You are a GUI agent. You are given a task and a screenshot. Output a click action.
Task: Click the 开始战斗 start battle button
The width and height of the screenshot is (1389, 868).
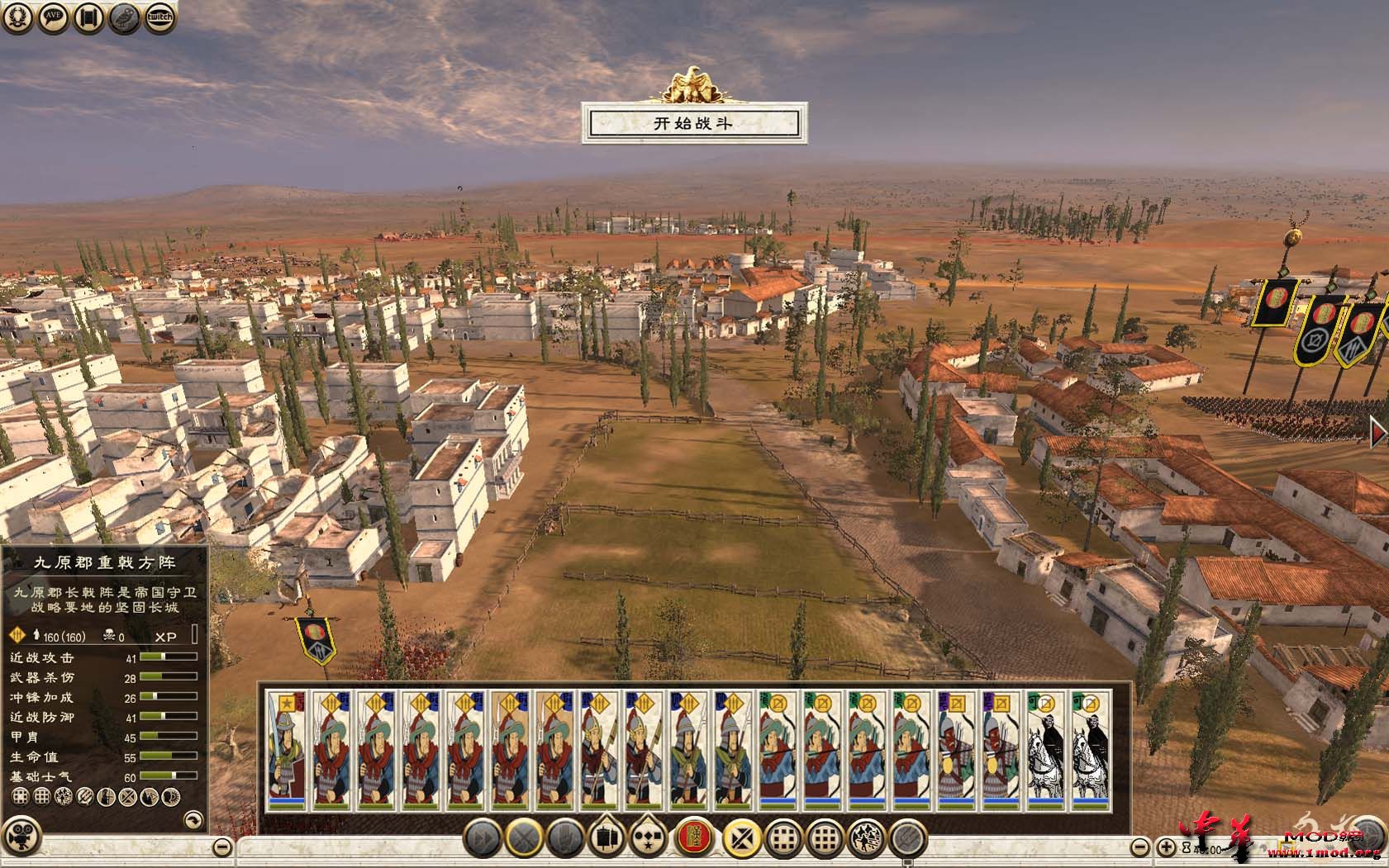click(x=693, y=124)
